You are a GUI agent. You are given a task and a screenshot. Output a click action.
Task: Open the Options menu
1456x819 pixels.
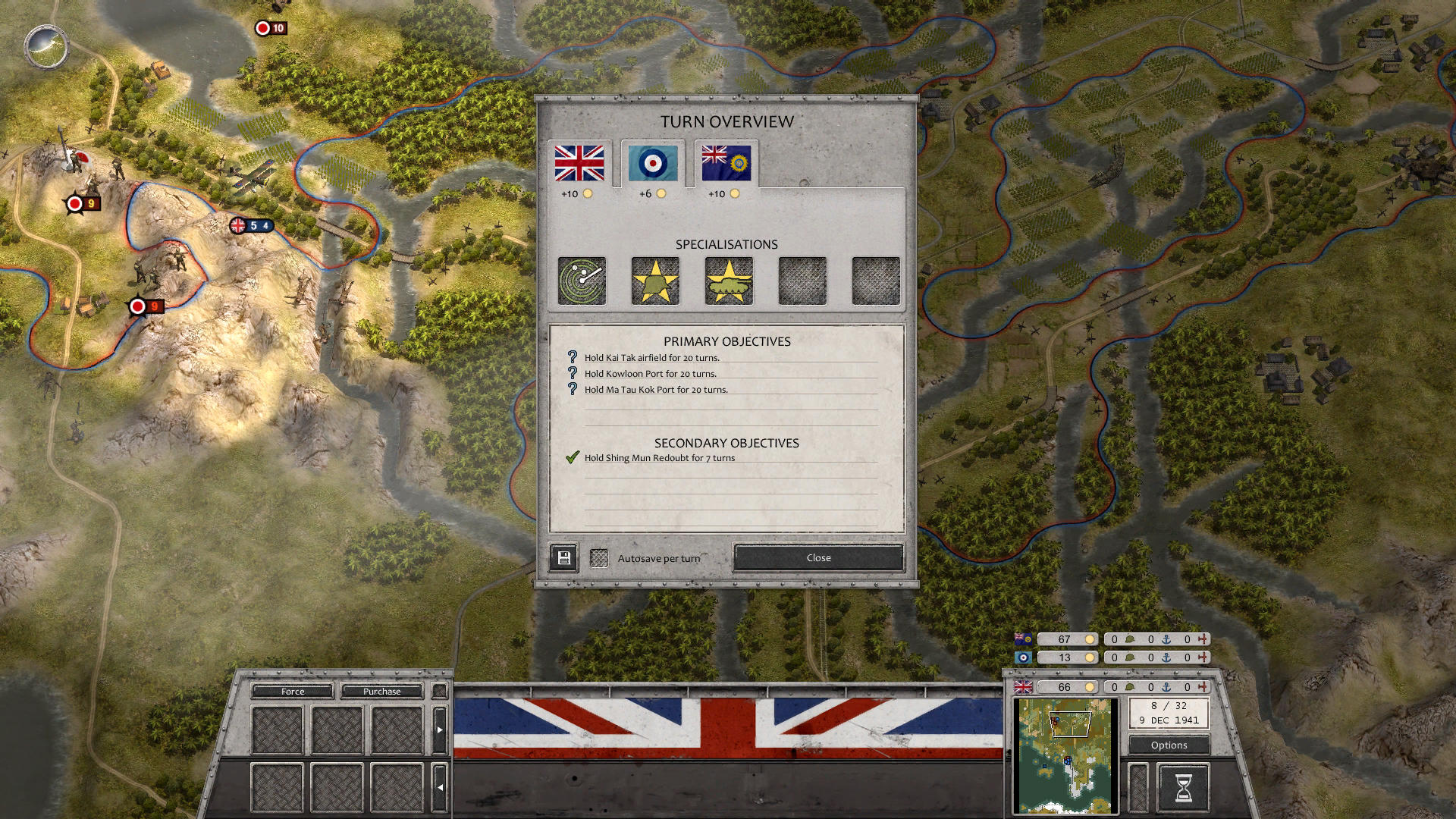pos(1168,745)
